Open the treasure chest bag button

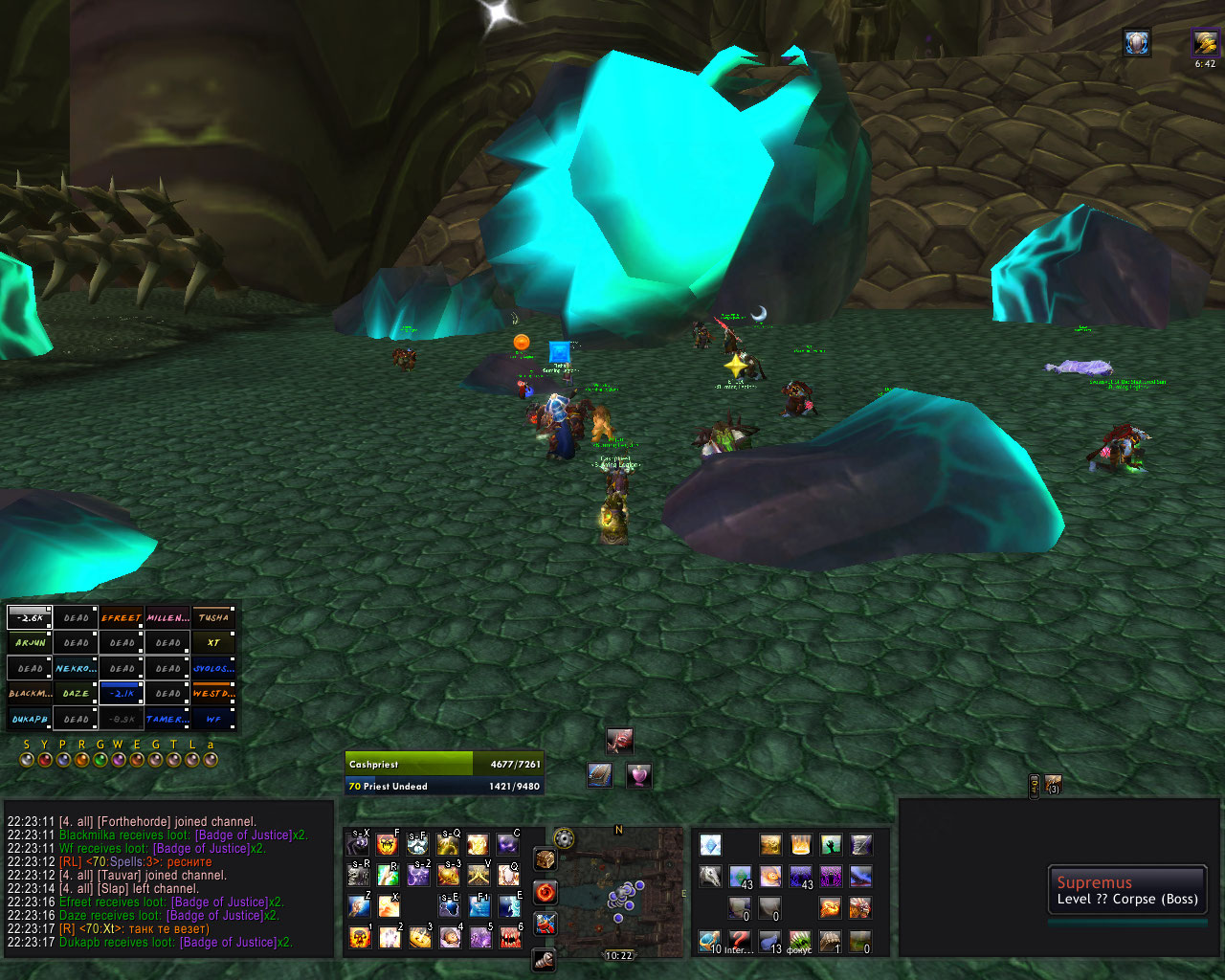[x=546, y=858]
